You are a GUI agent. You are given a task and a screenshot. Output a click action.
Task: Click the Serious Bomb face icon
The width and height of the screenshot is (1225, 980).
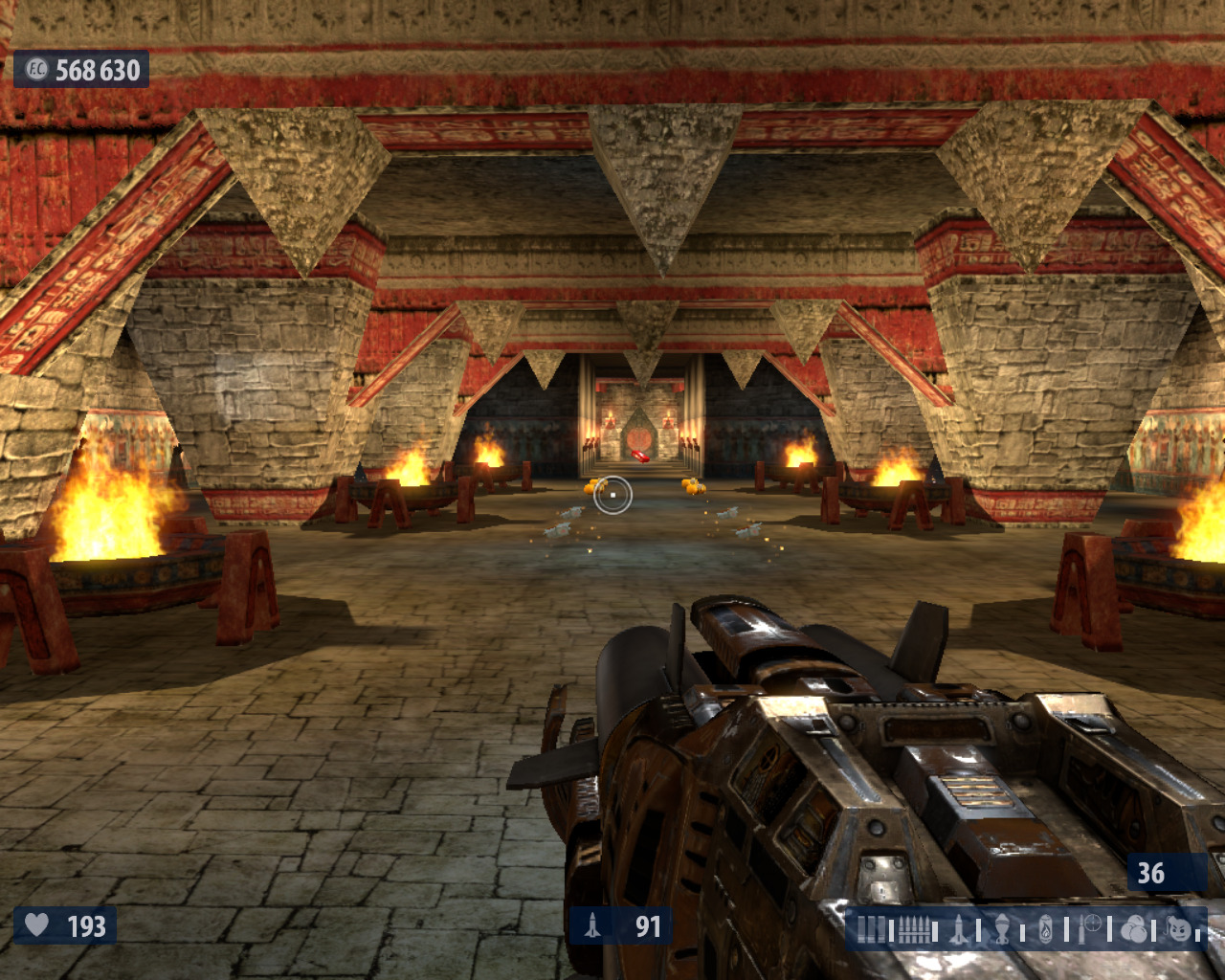tap(1179, 929)
